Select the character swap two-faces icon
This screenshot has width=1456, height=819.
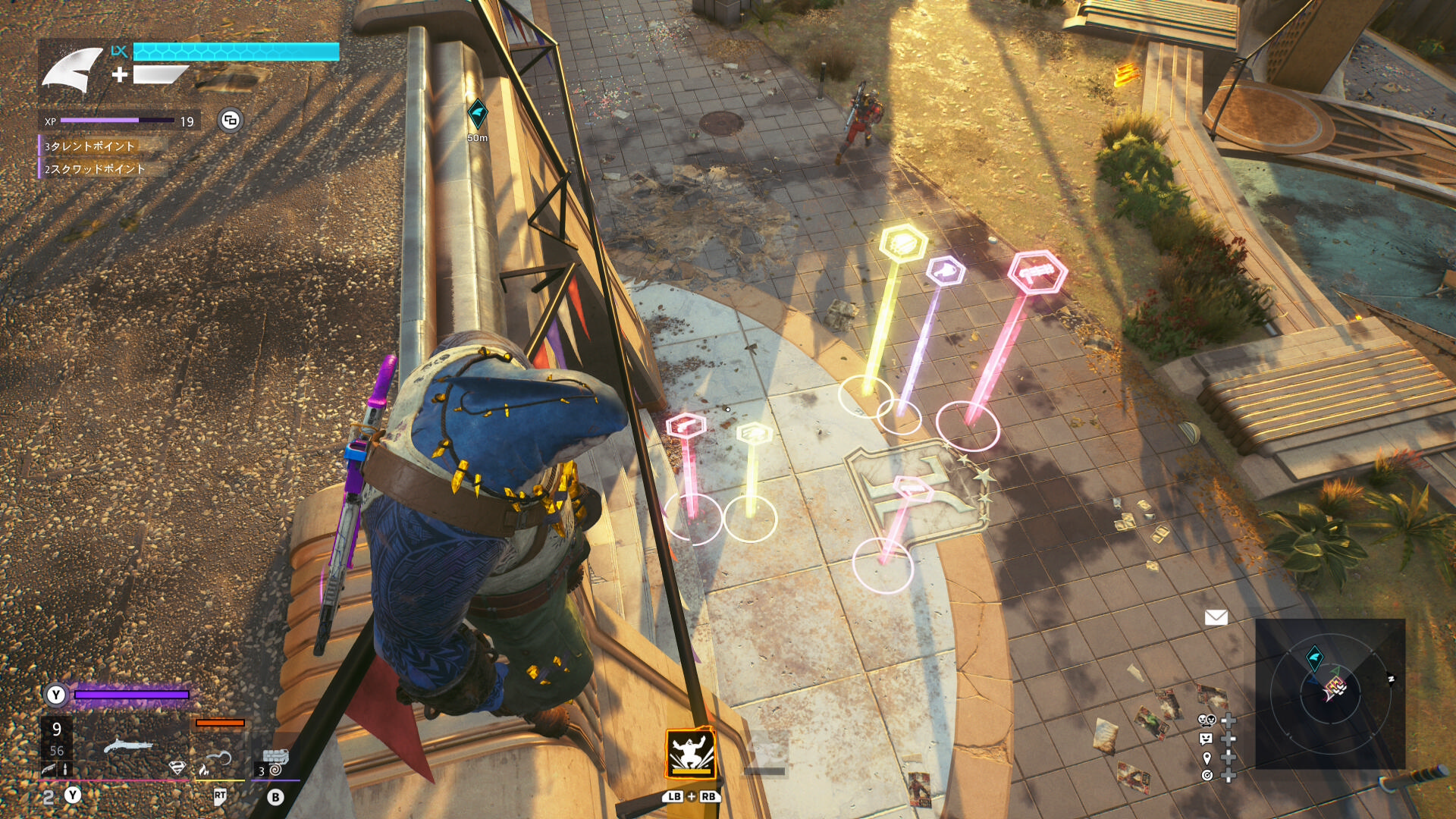tap(1207, 720)
